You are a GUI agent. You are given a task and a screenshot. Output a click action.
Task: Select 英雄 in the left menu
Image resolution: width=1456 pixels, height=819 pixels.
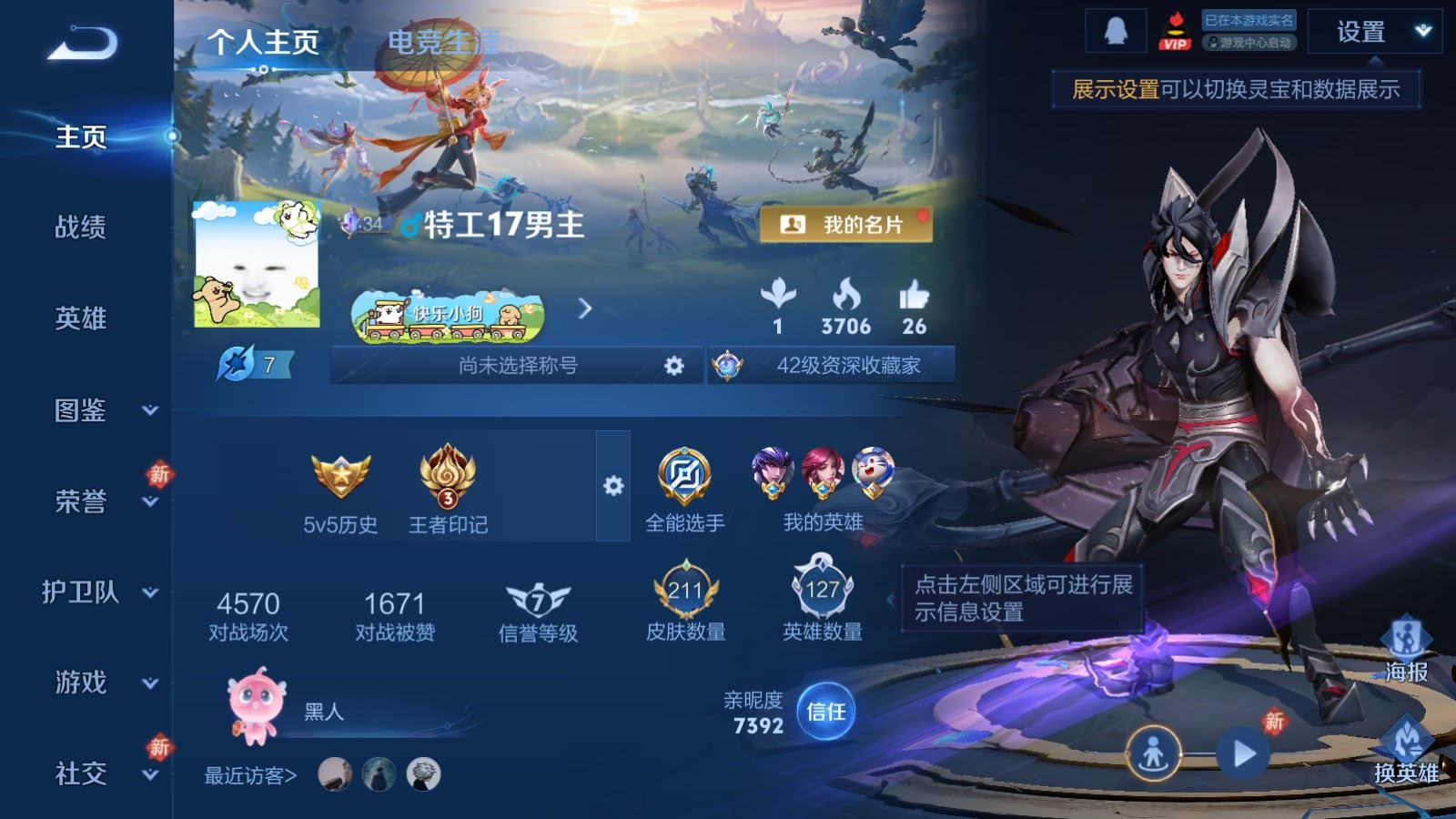point(80,318)
